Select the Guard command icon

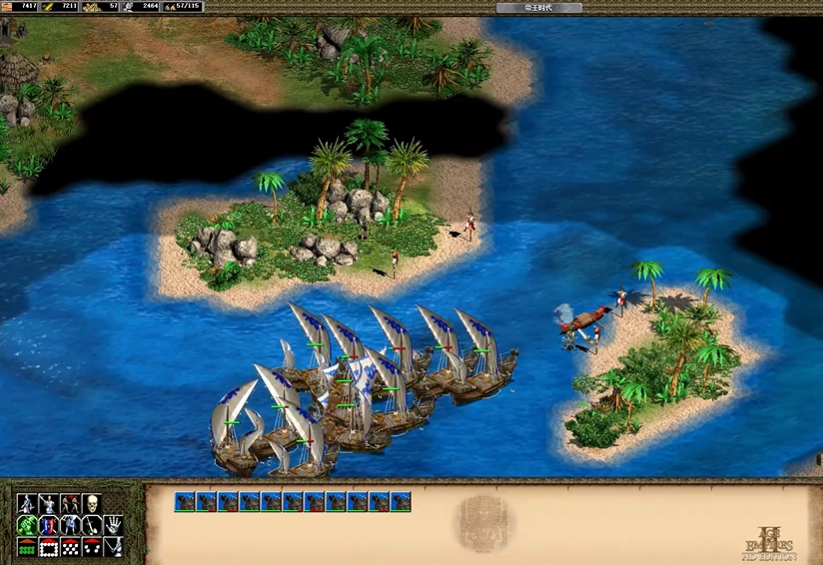click(48, 503)
